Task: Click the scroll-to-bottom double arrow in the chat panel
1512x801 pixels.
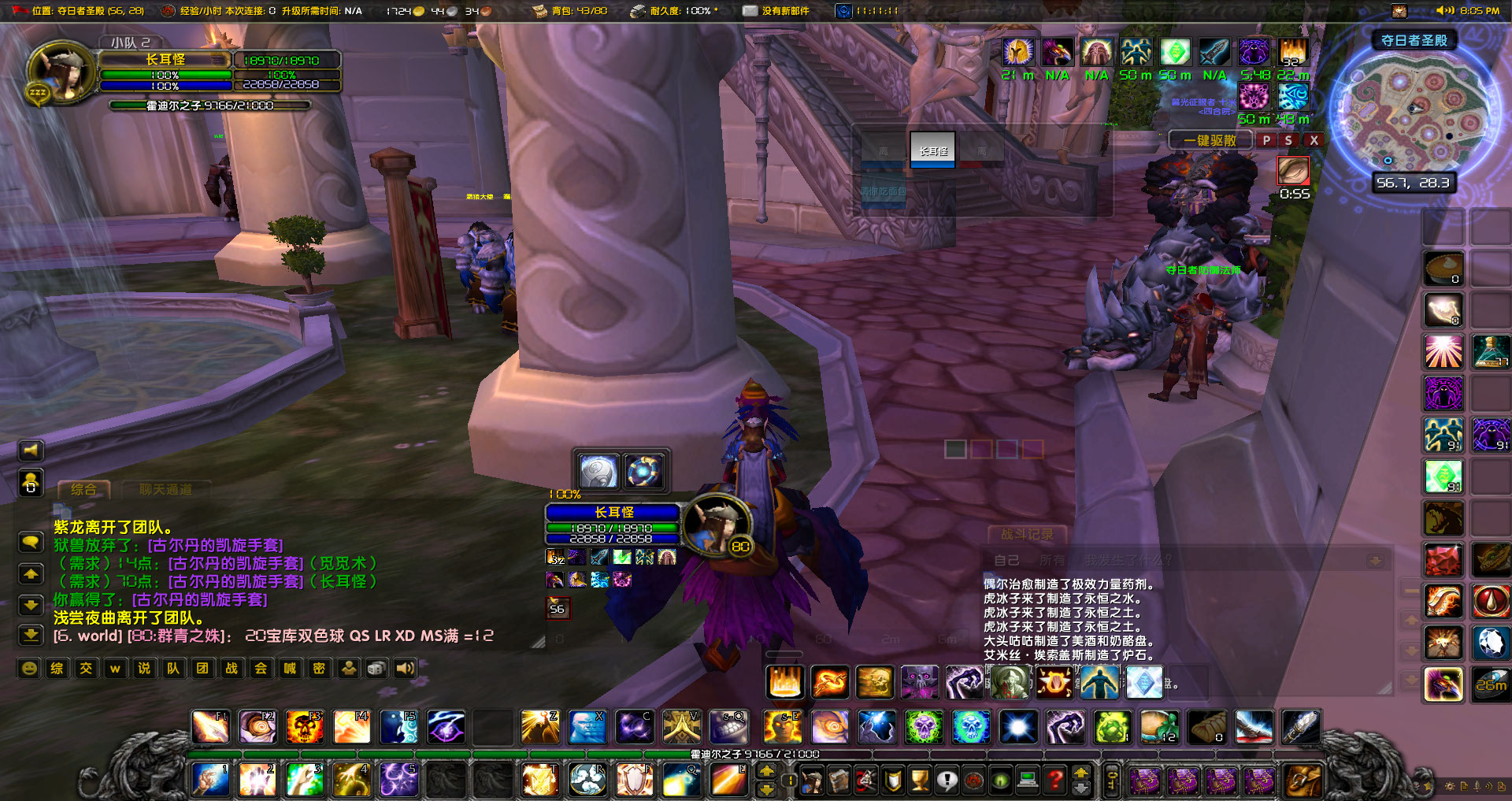Action: point(31,635)
